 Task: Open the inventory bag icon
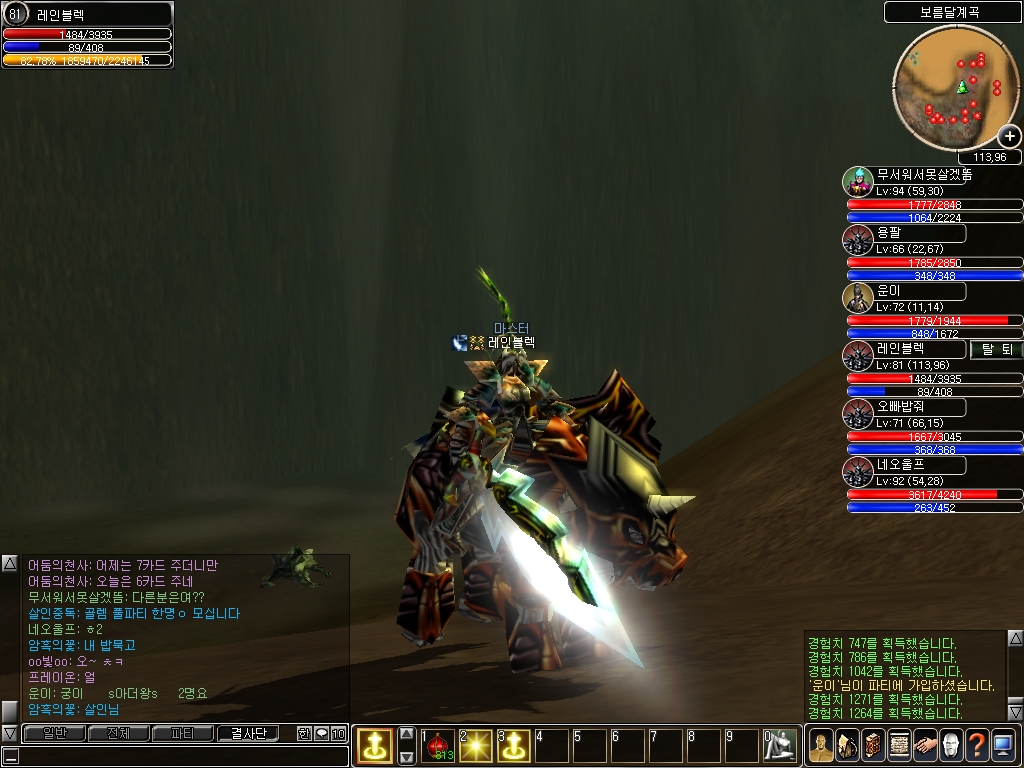tap(846, 745)
